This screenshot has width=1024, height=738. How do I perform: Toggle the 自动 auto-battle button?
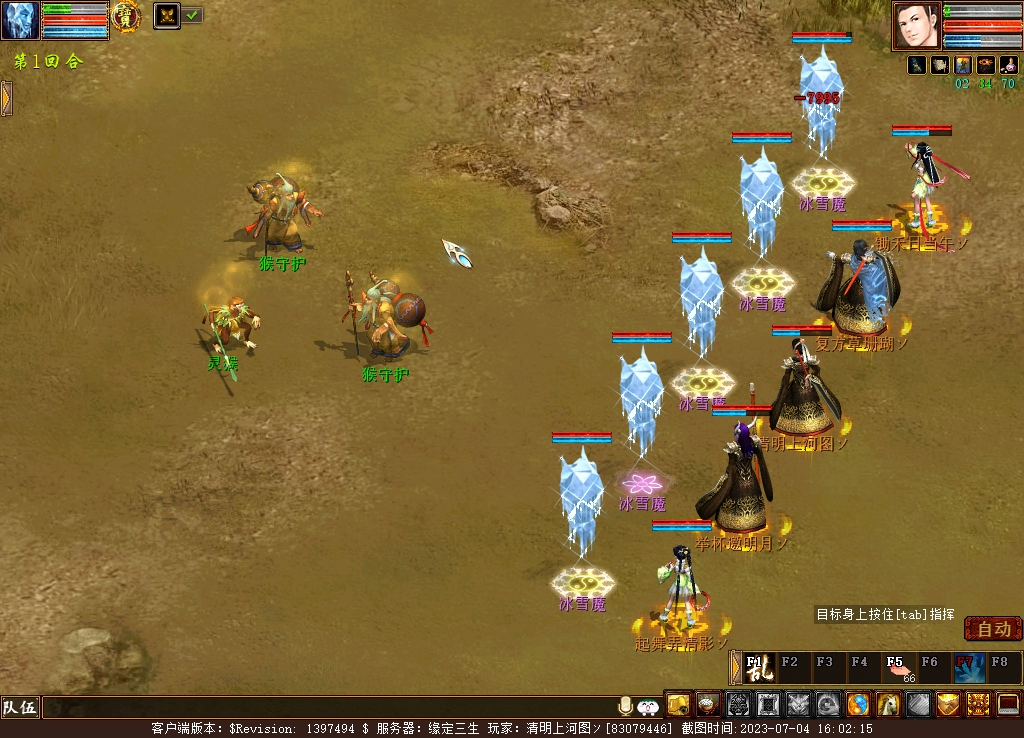pyautogui.click(x=993, y=629)
